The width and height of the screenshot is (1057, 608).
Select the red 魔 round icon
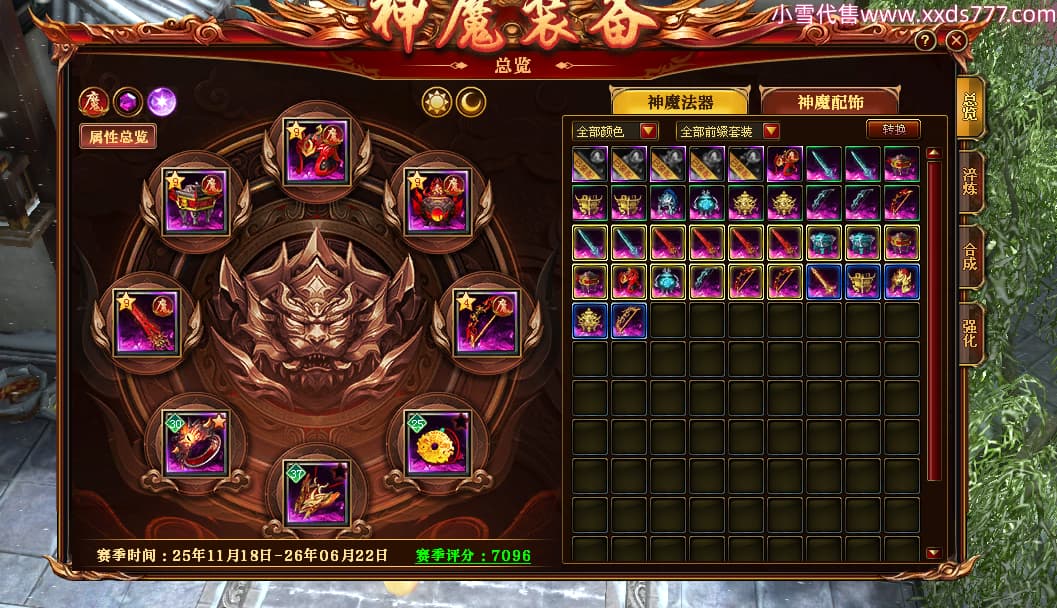click(x=94, y=101)
